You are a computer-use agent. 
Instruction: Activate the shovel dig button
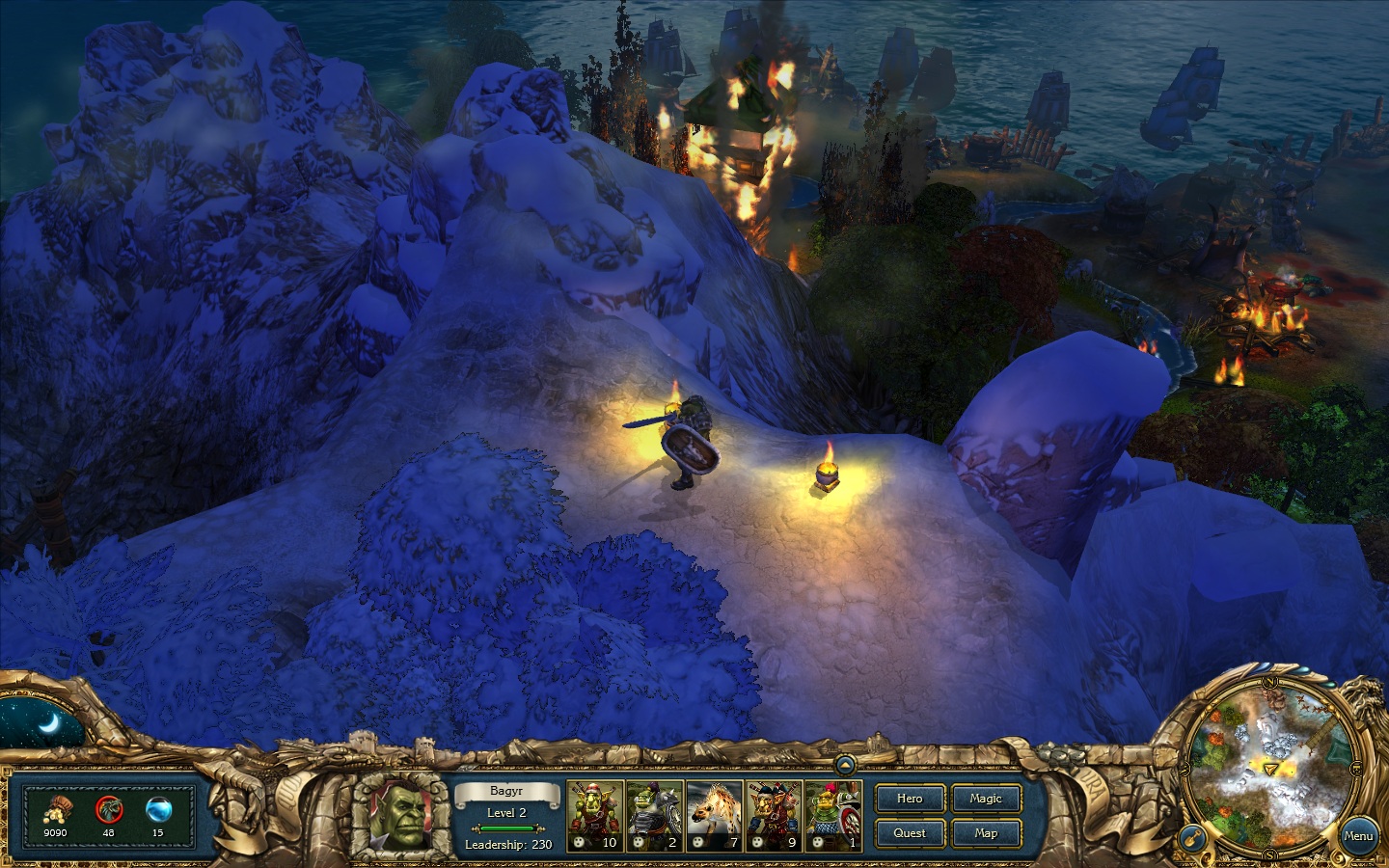point(1193,837)
